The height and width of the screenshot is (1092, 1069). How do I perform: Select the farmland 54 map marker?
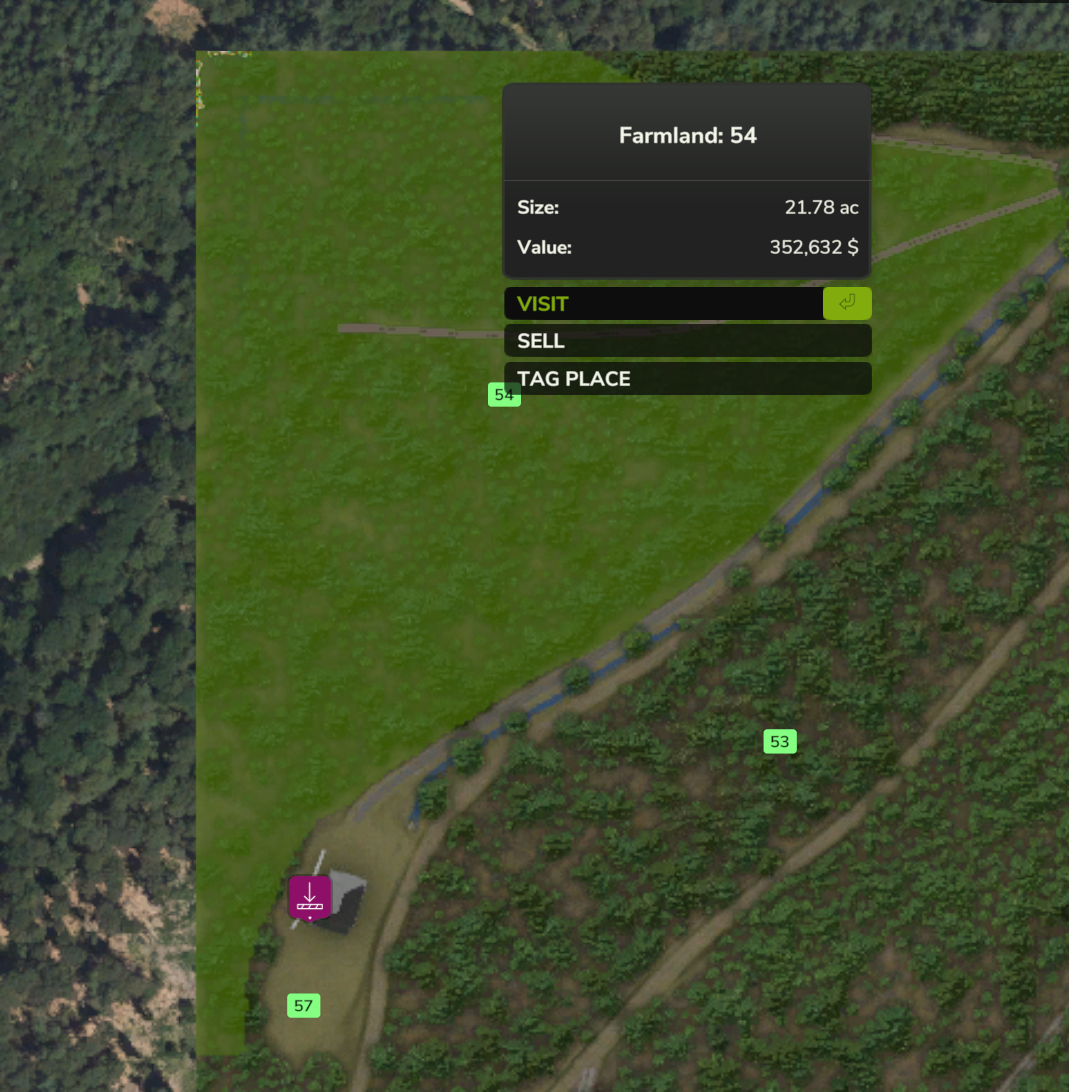(503, 395)
